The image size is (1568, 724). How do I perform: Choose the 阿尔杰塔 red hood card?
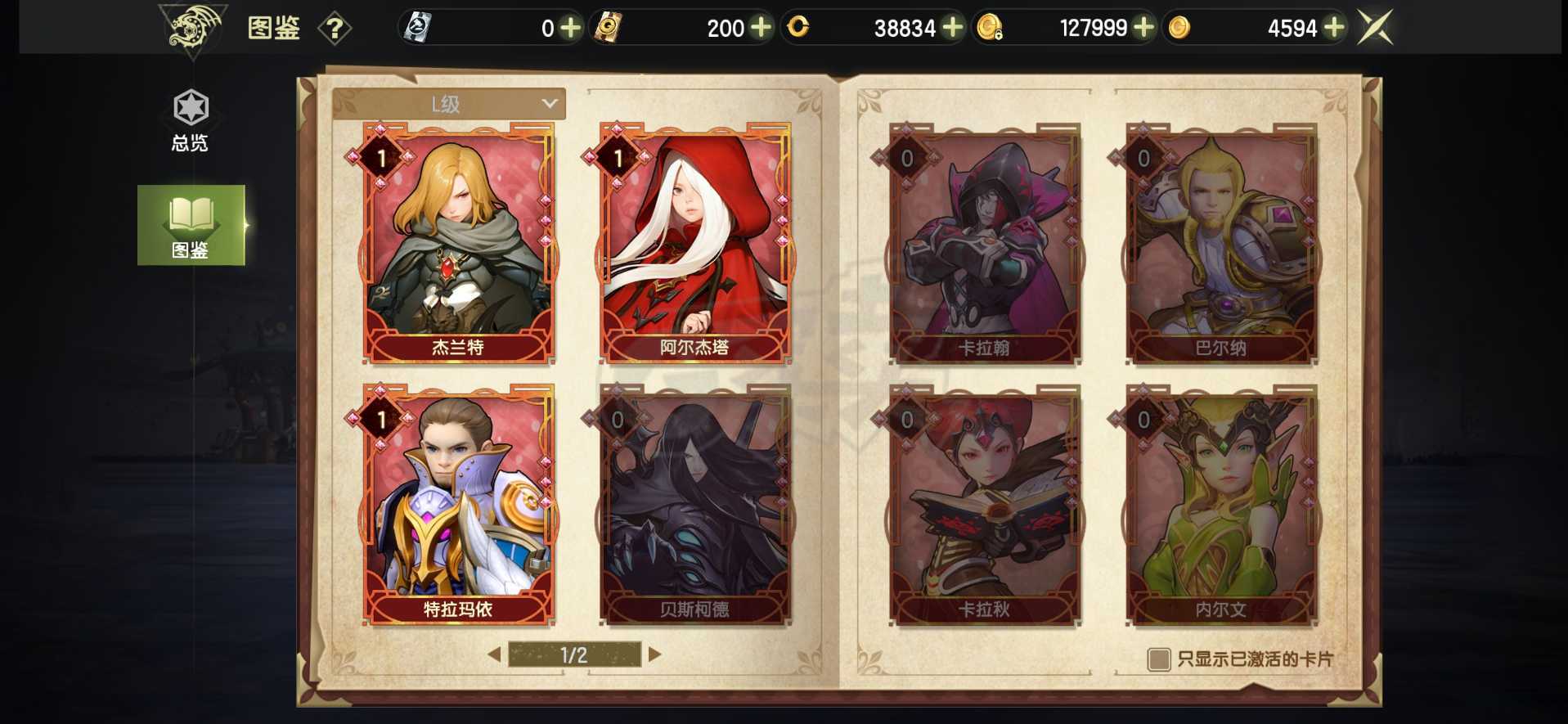694,242
